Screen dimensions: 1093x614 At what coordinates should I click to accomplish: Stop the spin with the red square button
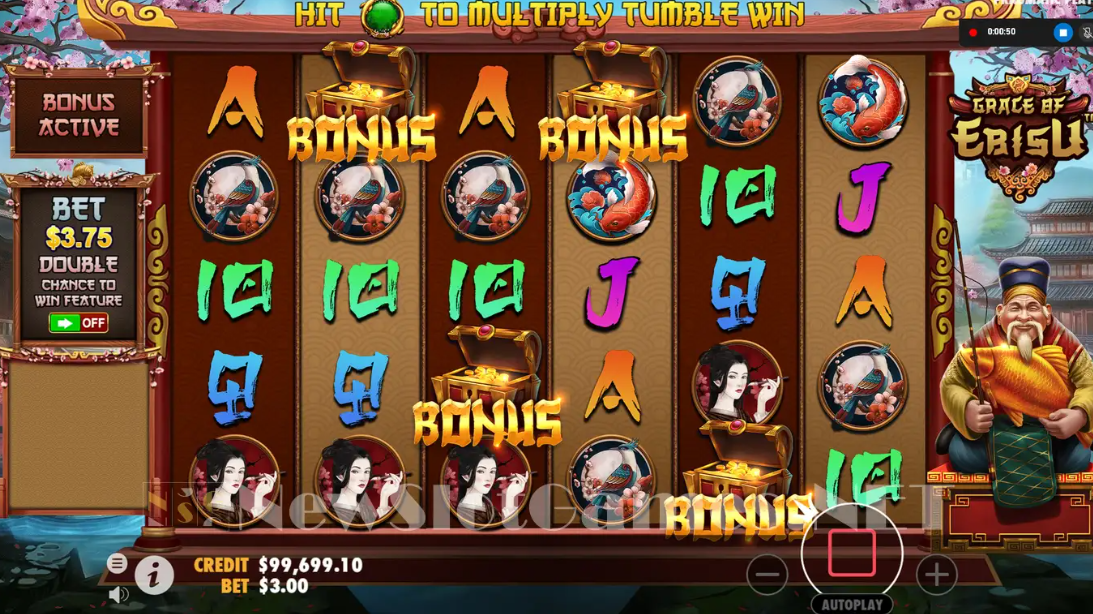pos(851,551)
